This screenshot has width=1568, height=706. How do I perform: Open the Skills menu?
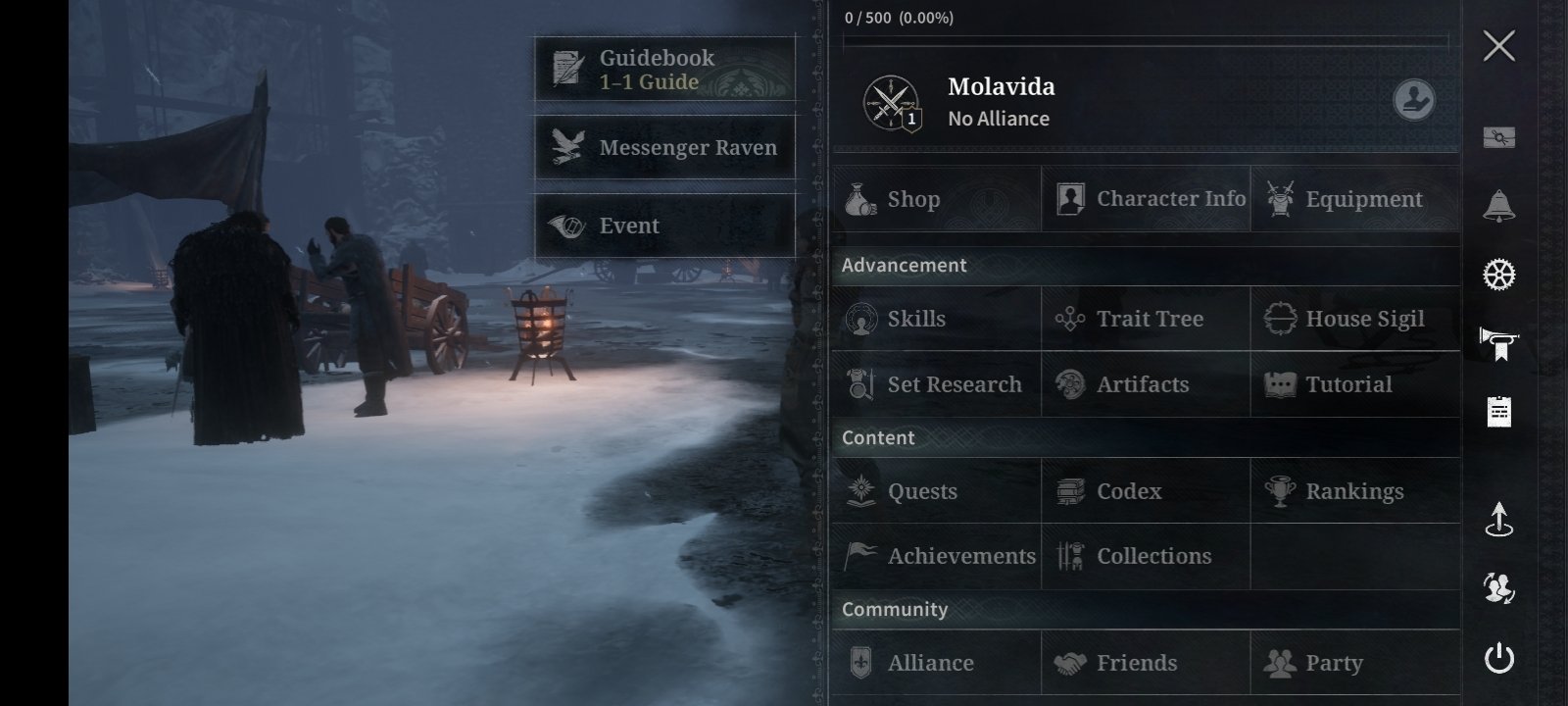click(x=936, y=319)
